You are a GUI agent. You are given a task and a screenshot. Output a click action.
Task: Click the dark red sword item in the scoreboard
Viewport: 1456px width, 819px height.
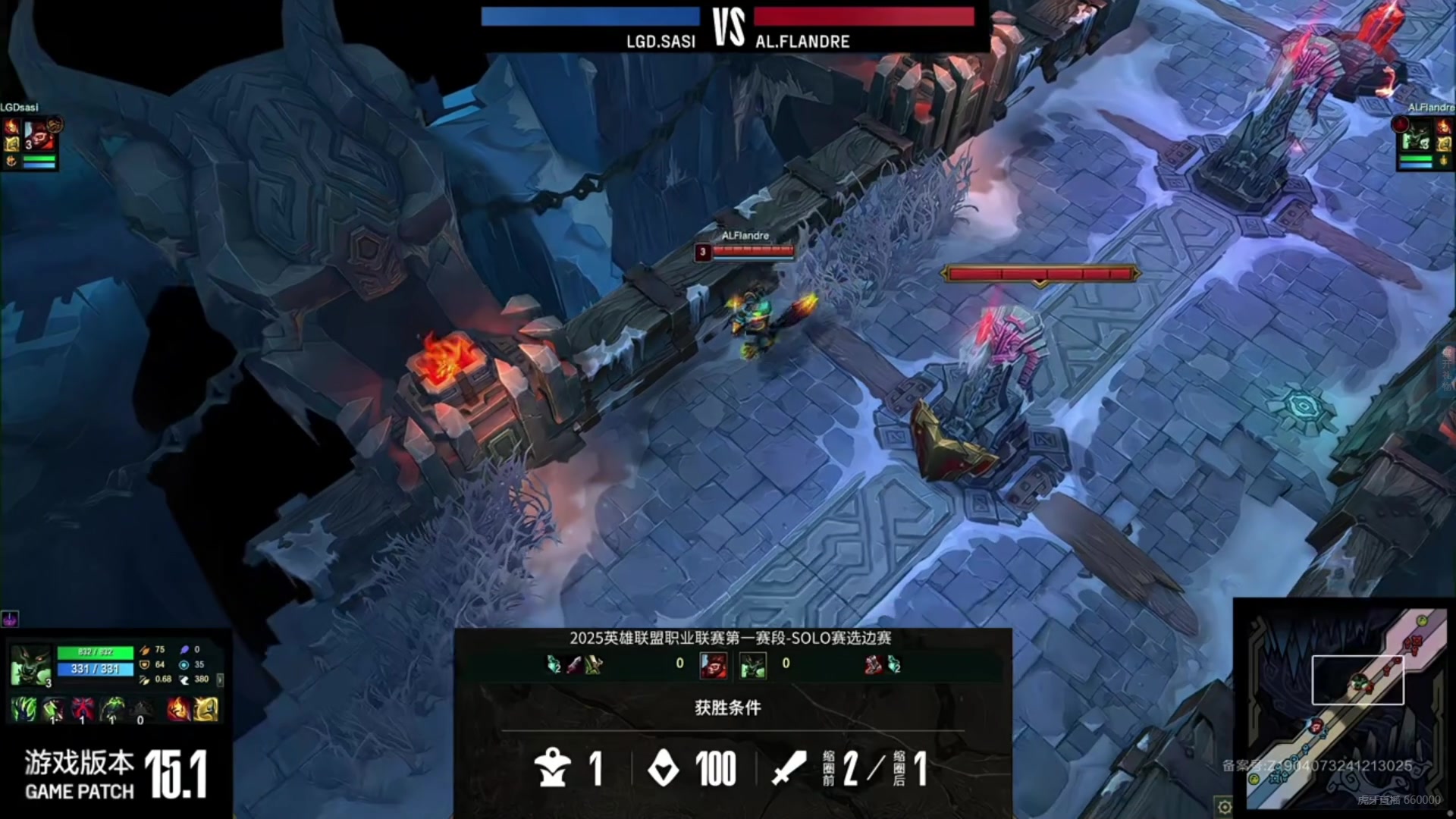pos(575,665)
